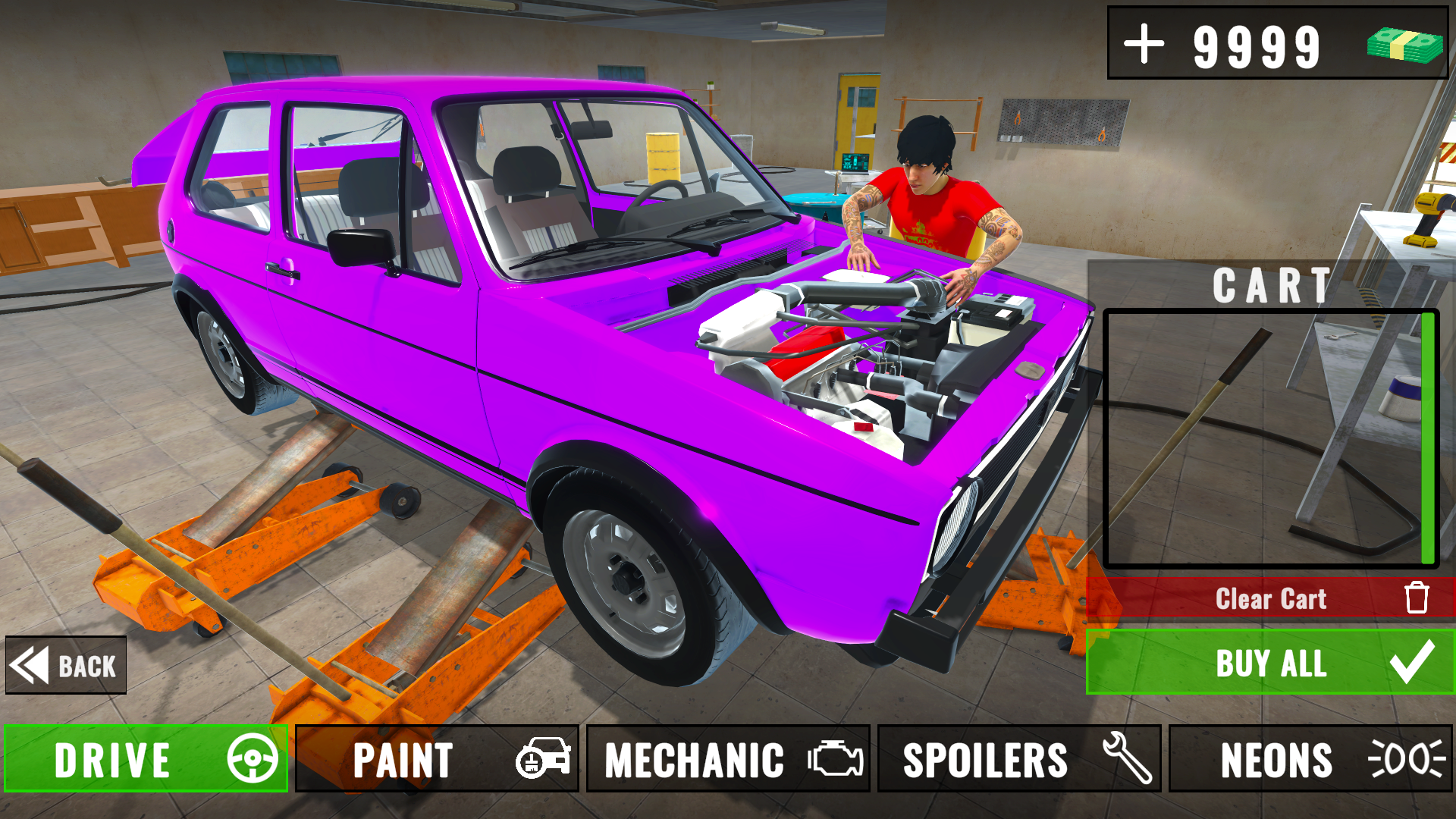Select the engine icon beside MECHANIC
1456x819 pixels.
(836, 760)
